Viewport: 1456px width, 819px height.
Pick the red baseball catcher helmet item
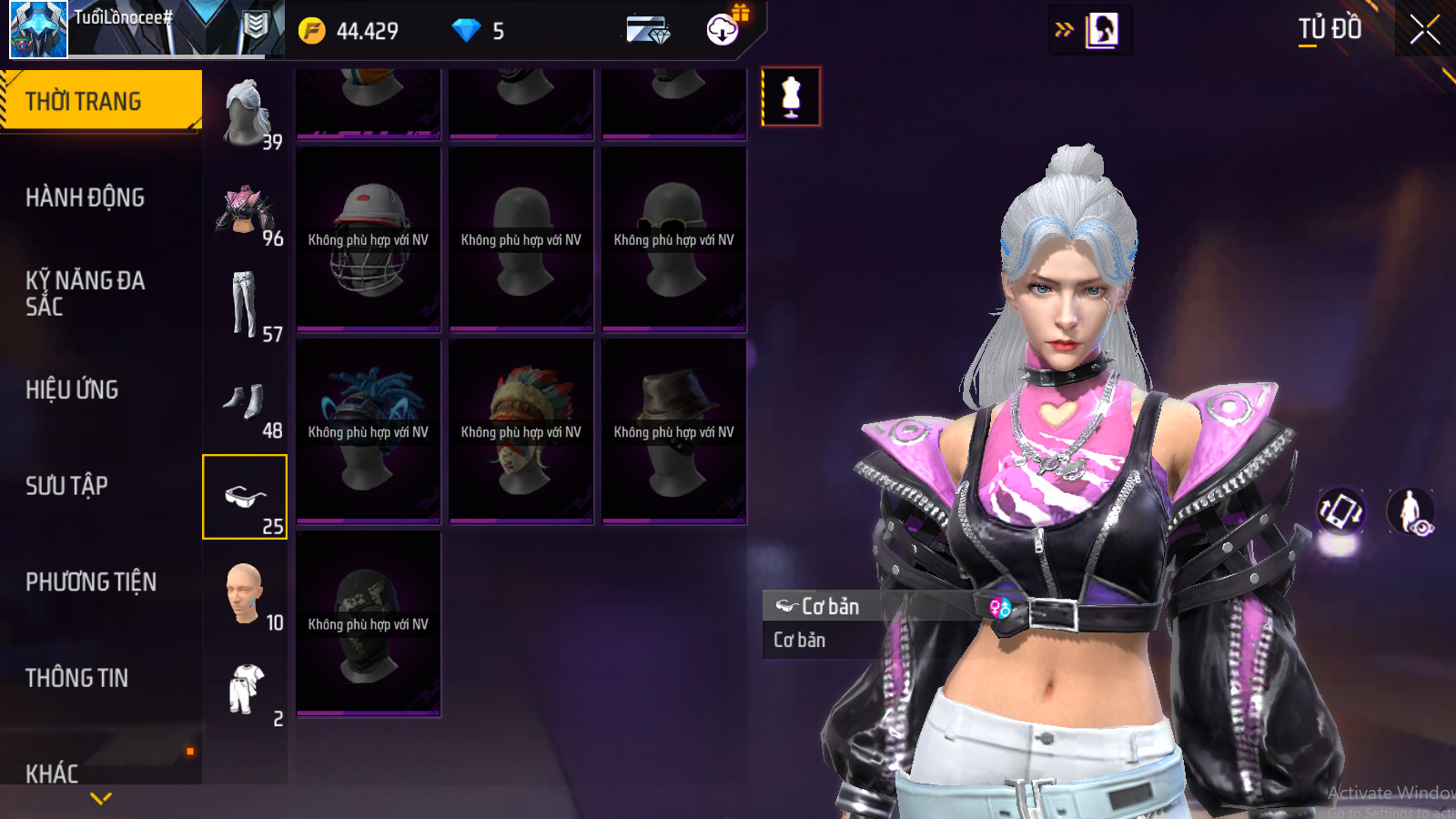(369, 239)
